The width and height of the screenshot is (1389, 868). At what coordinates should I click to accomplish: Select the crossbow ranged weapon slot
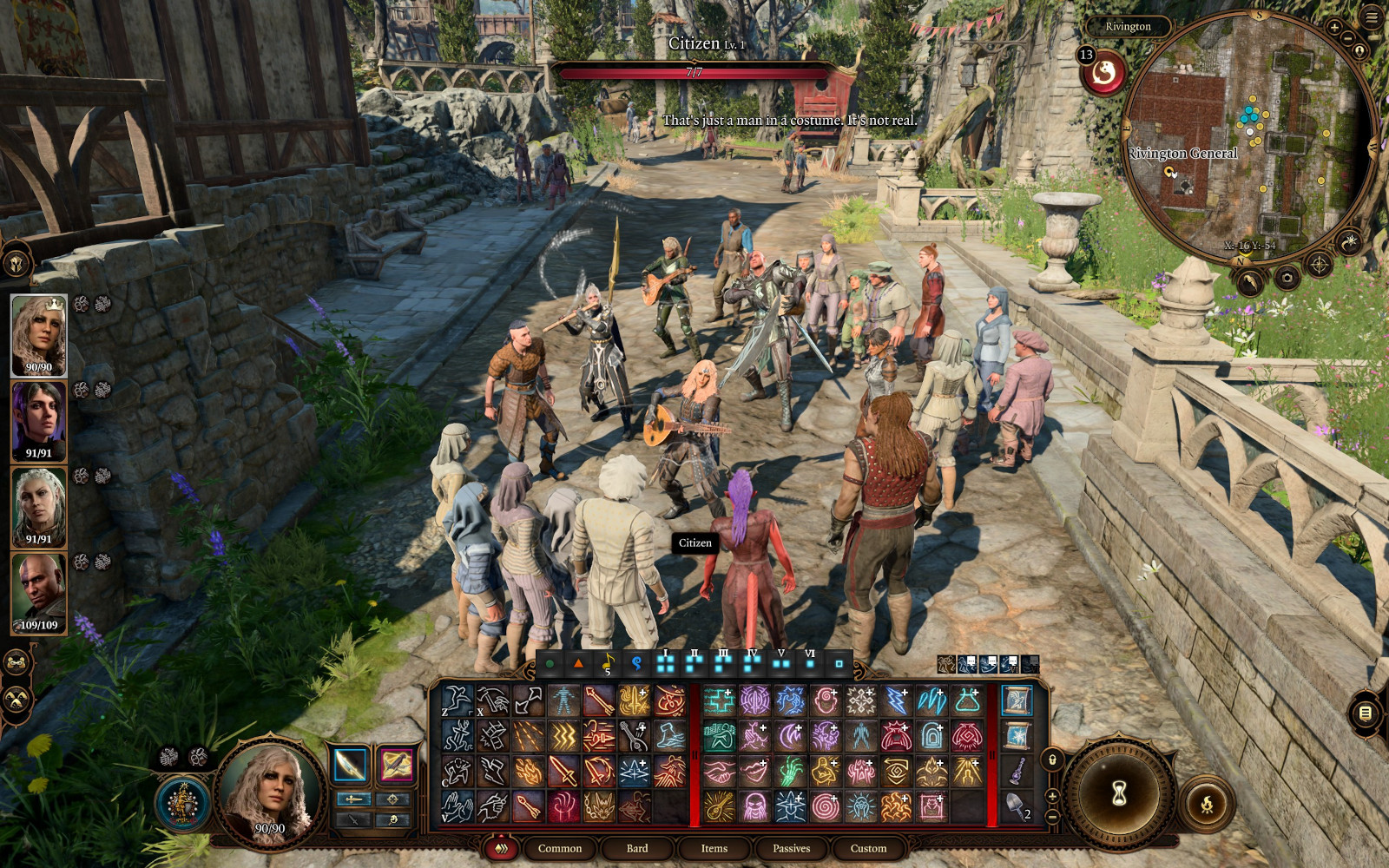pos(396,766)
